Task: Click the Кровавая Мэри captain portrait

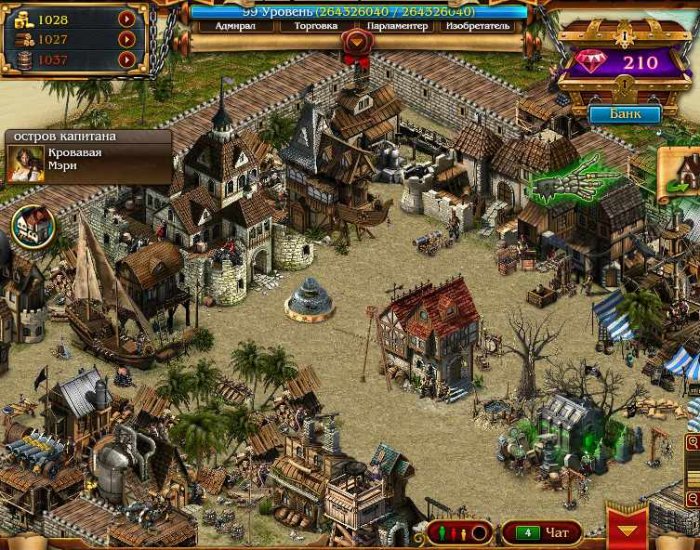Action: 25,164
